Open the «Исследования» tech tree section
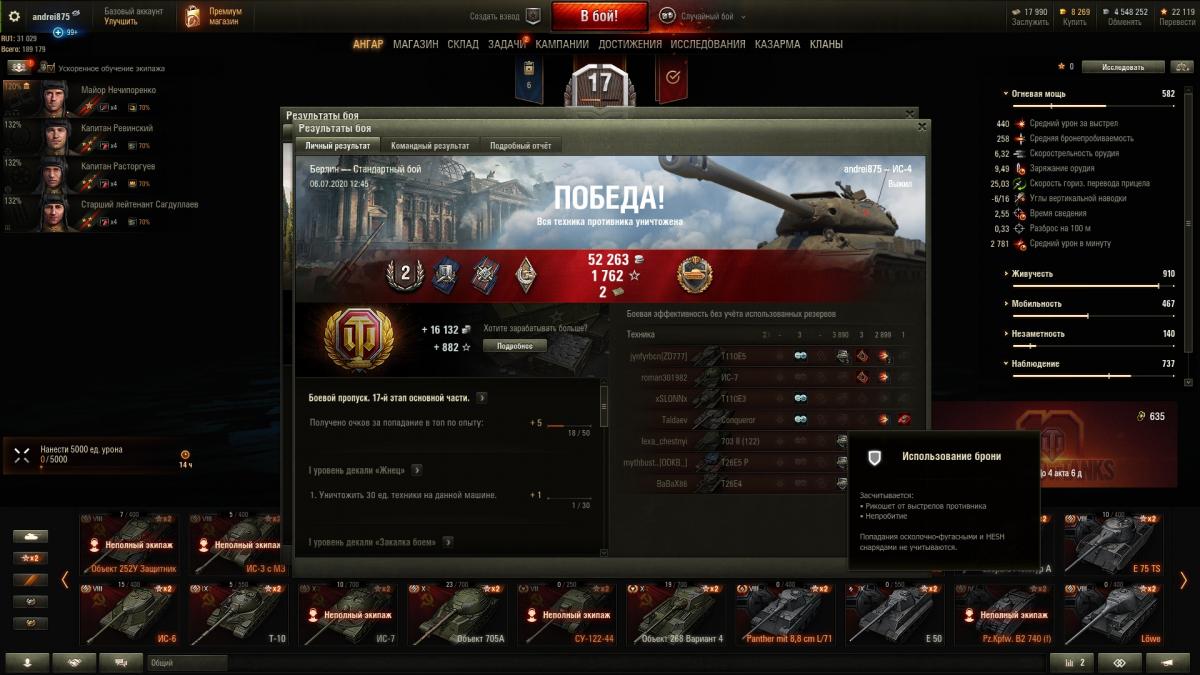 707,44
